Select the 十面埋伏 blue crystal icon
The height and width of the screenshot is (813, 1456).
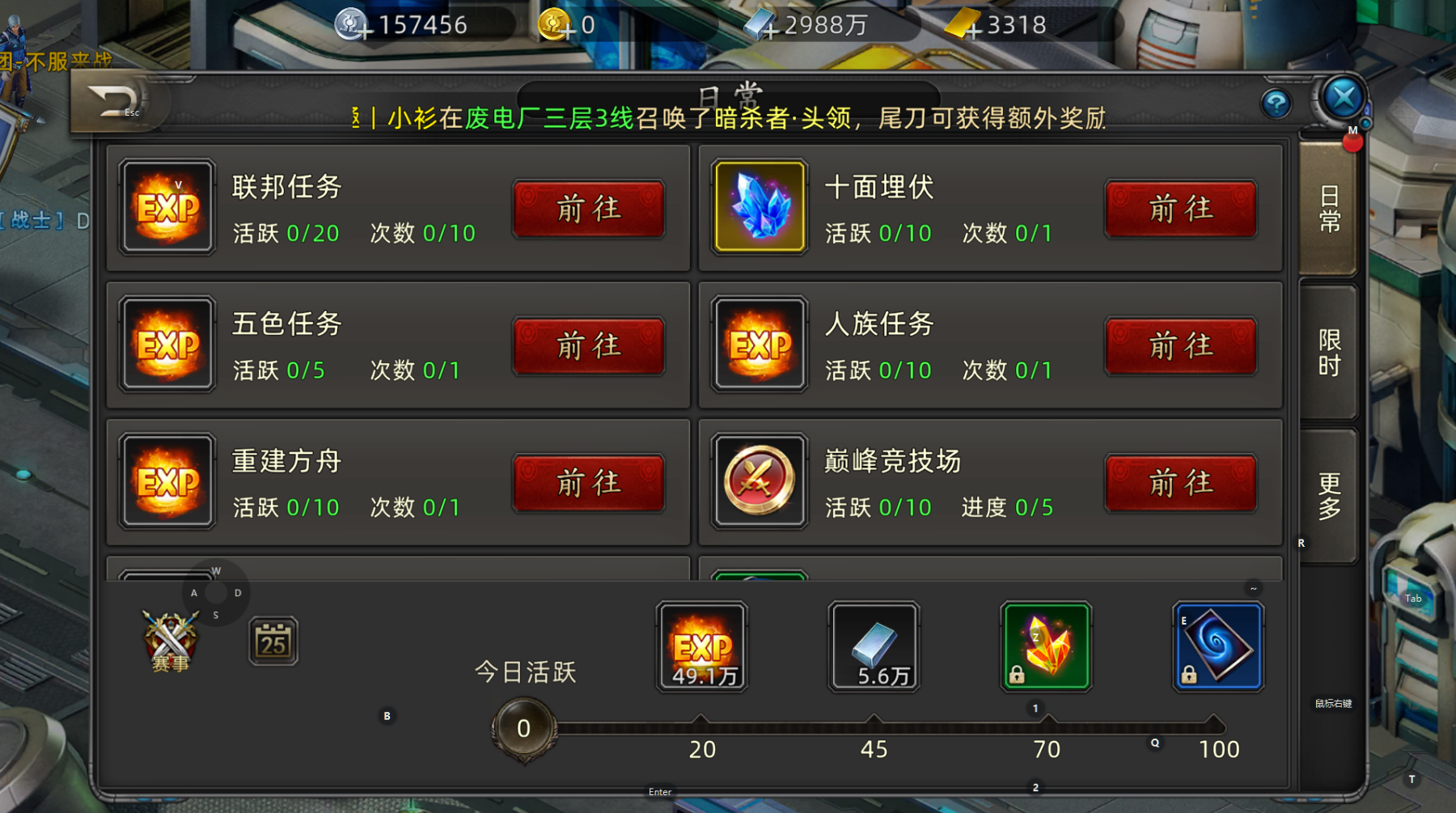pos(758,209)
